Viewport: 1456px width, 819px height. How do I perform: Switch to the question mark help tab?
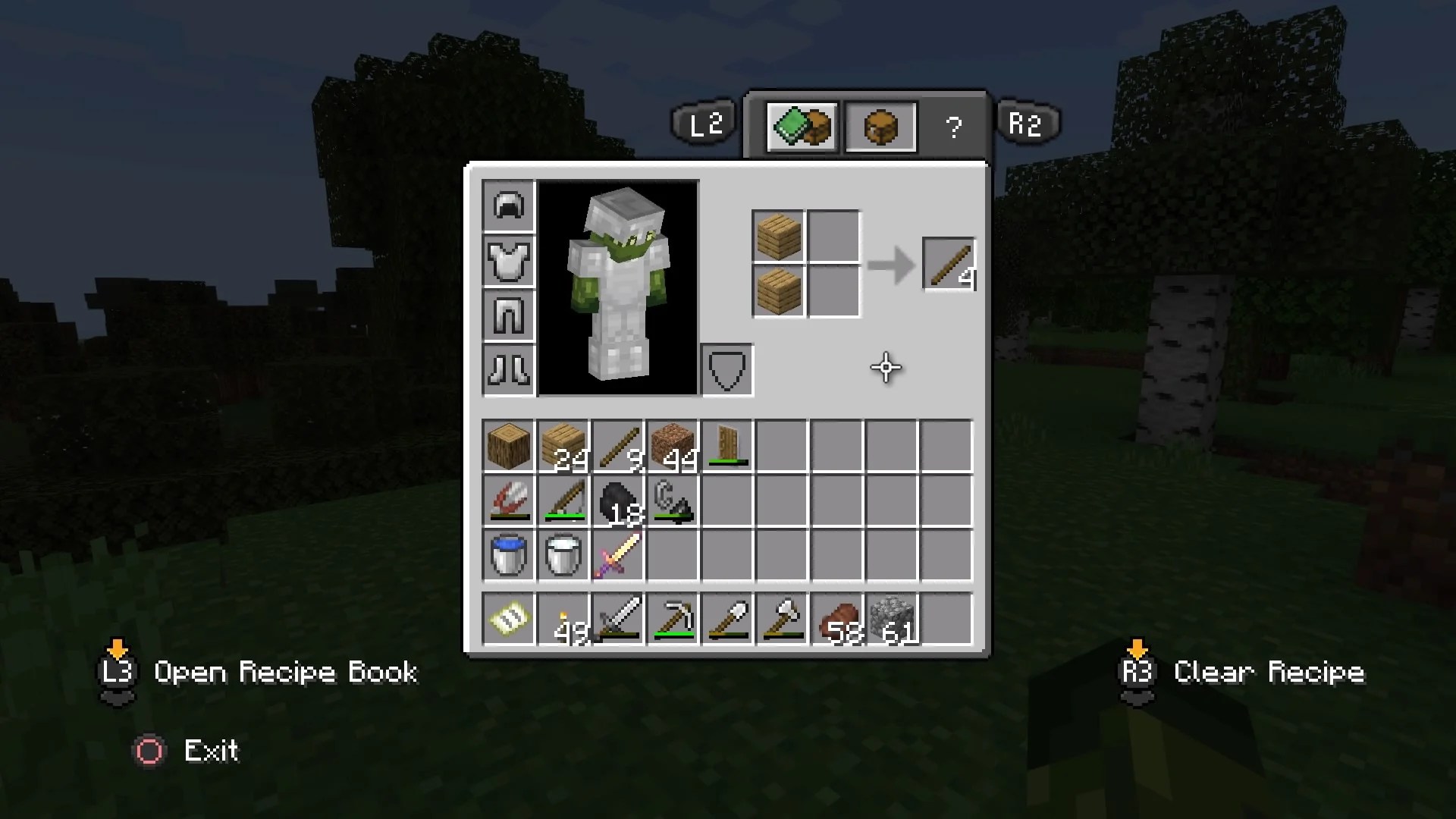pyautogui.click(x=954, y=127)
